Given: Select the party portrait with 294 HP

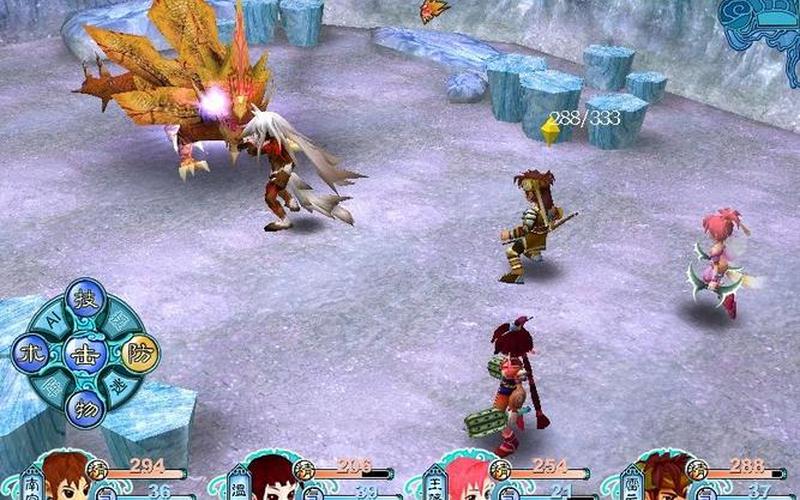Looking at the screenshot, I should 64,478.
